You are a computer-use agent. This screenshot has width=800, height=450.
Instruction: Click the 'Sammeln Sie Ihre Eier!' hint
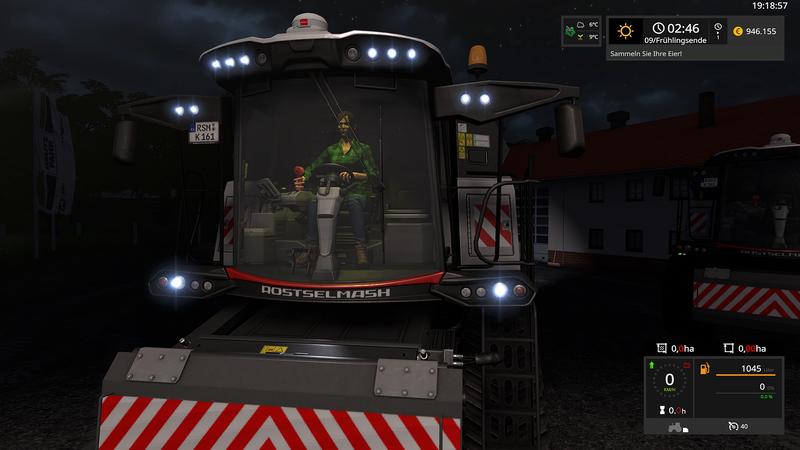(x=646, y=52)
